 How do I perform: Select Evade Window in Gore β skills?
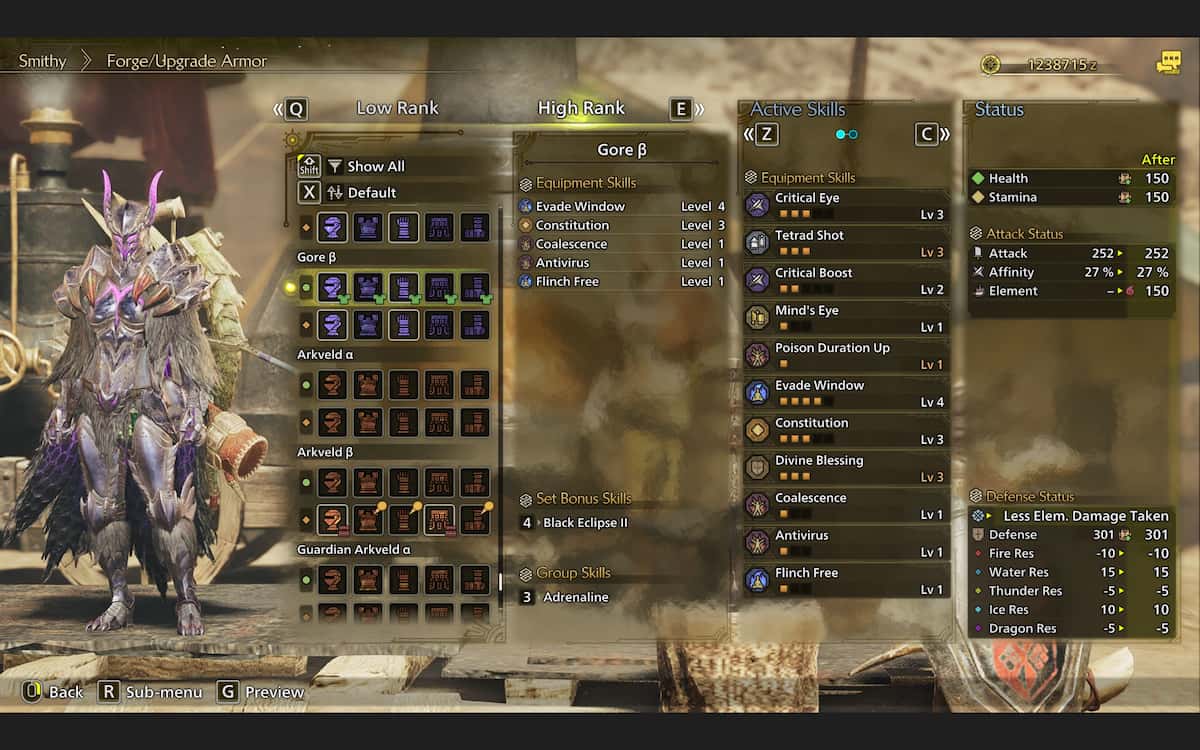(580, 206)
